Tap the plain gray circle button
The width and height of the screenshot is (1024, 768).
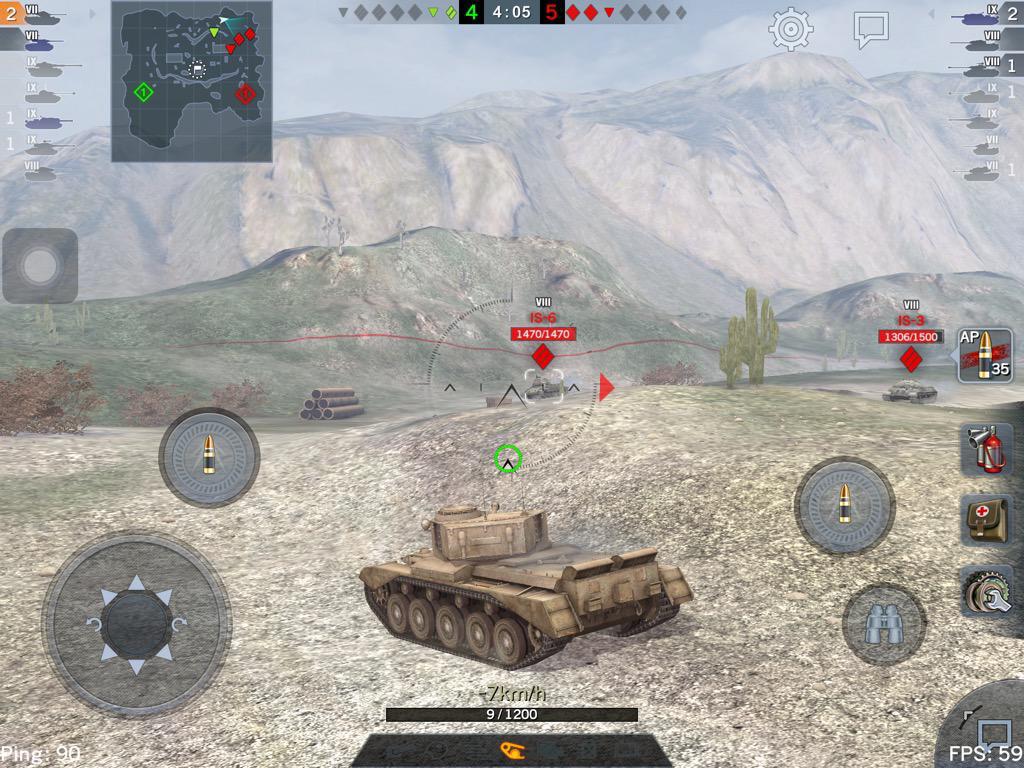coord(40,266)
